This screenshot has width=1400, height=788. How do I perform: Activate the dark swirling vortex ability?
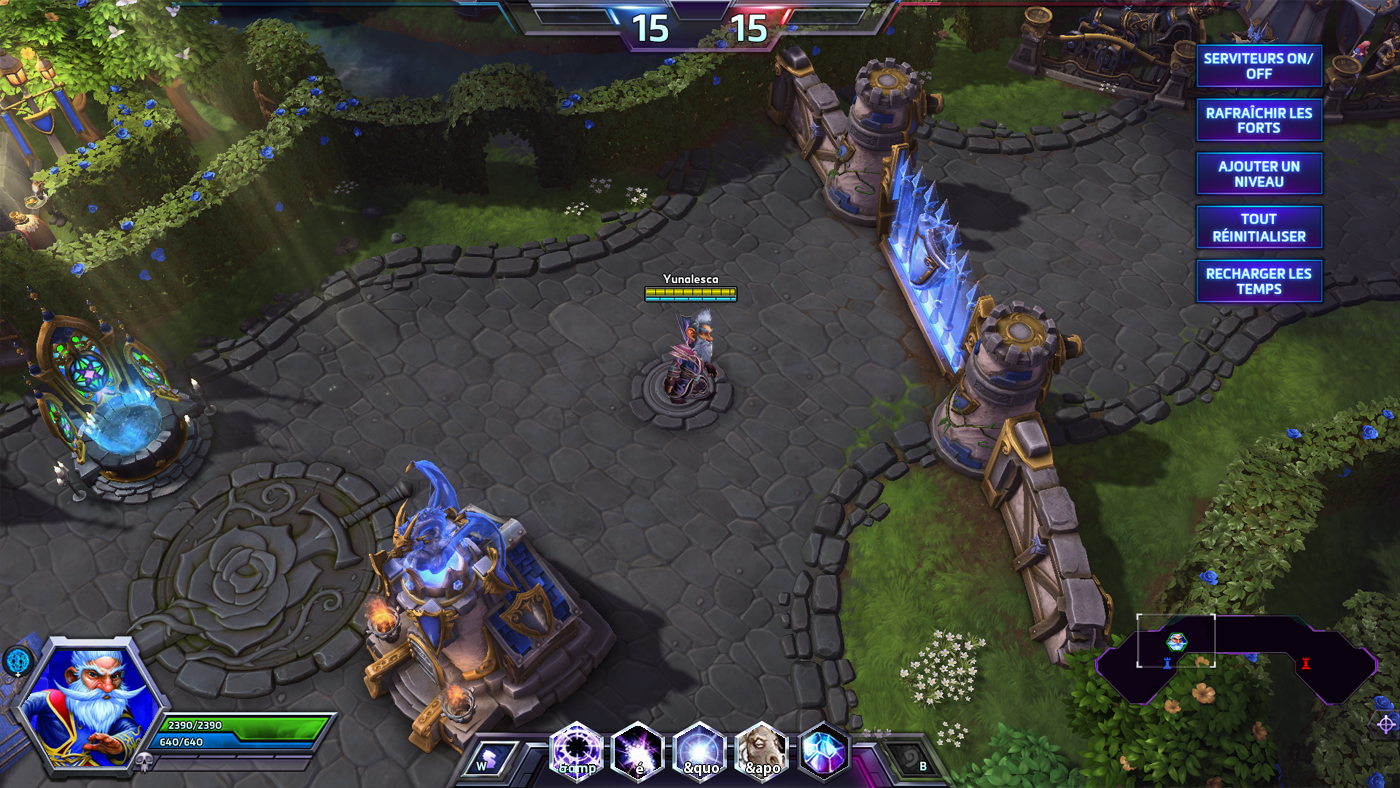575,750
